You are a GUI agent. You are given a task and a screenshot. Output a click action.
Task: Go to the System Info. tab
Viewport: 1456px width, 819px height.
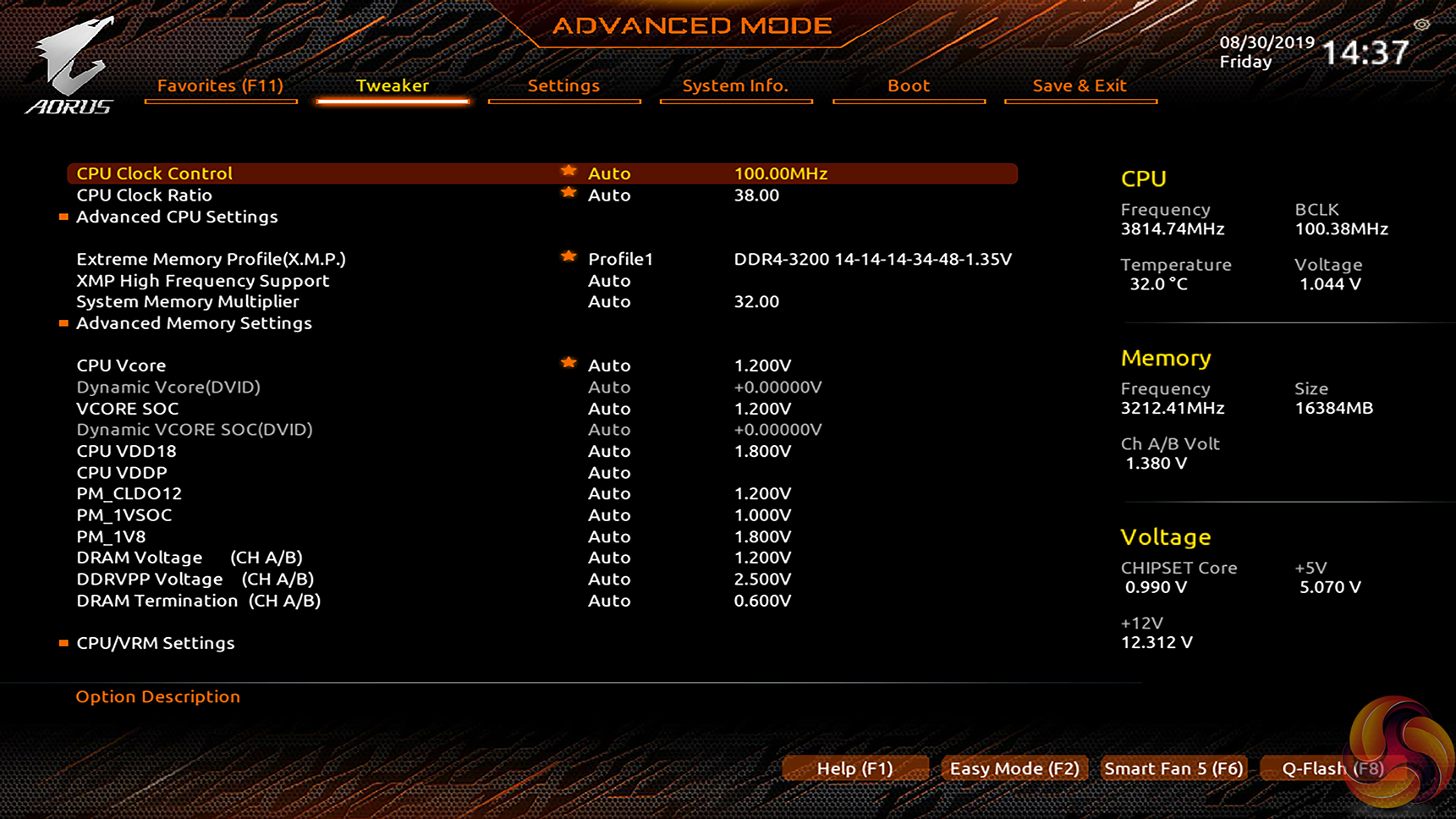tap(735, 85)
